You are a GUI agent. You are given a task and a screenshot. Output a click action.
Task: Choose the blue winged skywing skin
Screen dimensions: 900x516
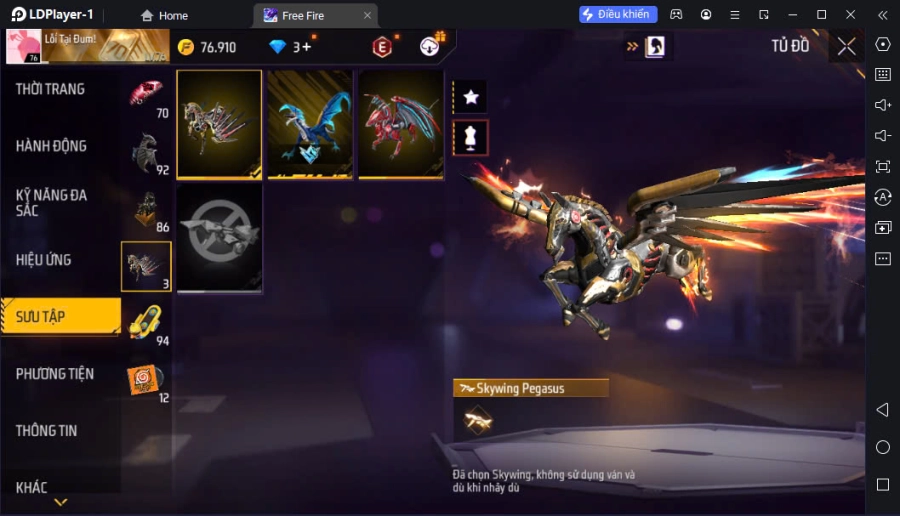pos(310,124)
